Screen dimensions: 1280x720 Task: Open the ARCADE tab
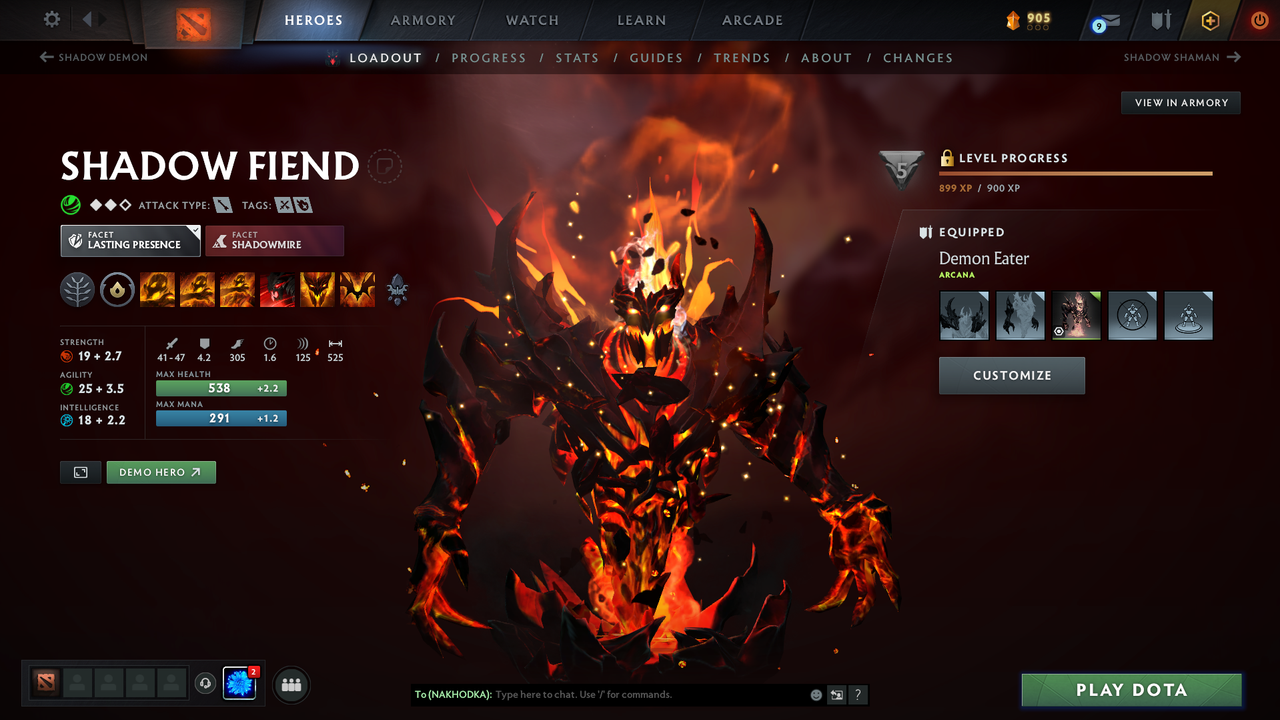[752, 20]
